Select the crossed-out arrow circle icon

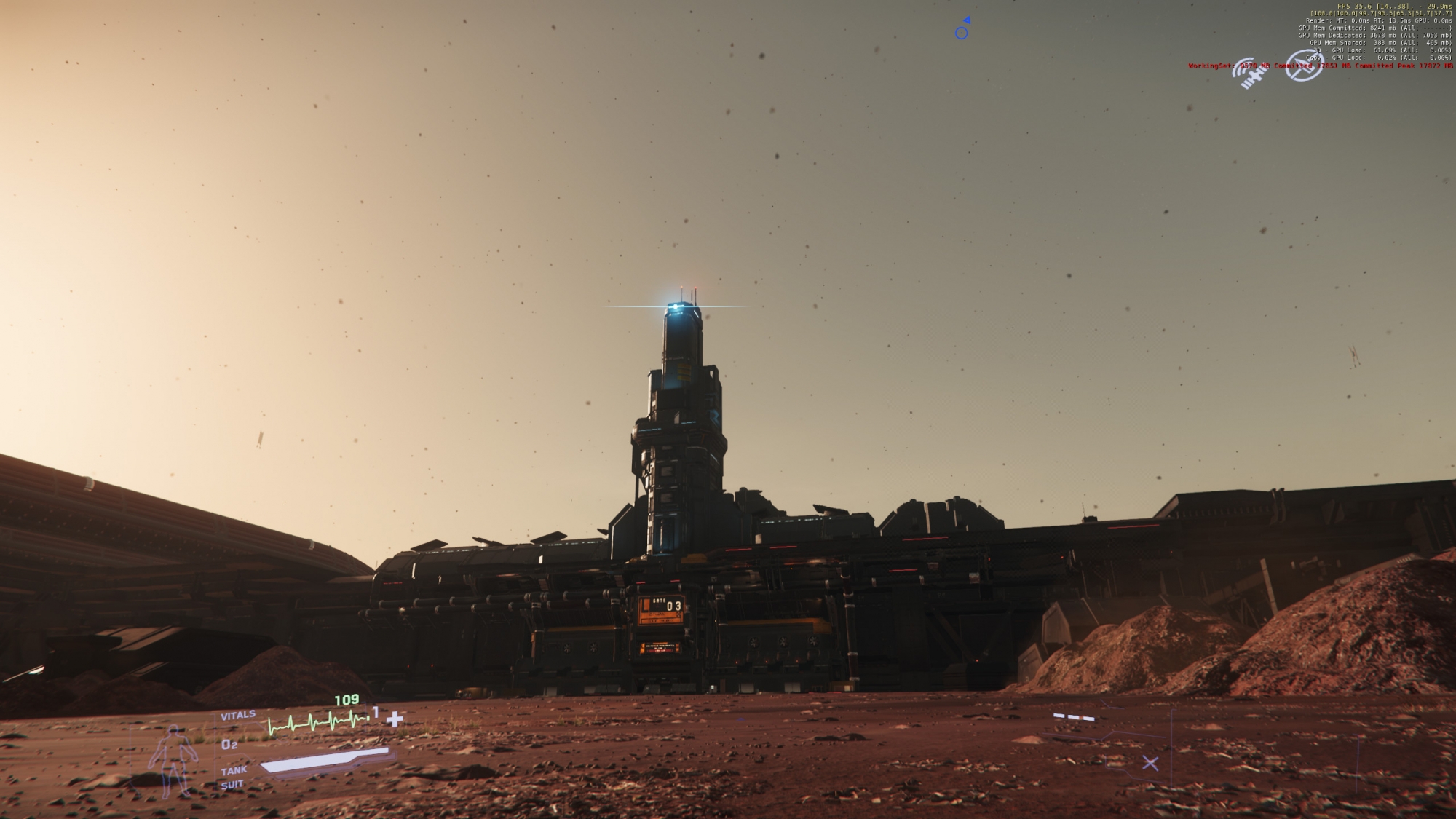click(1303, 66)
